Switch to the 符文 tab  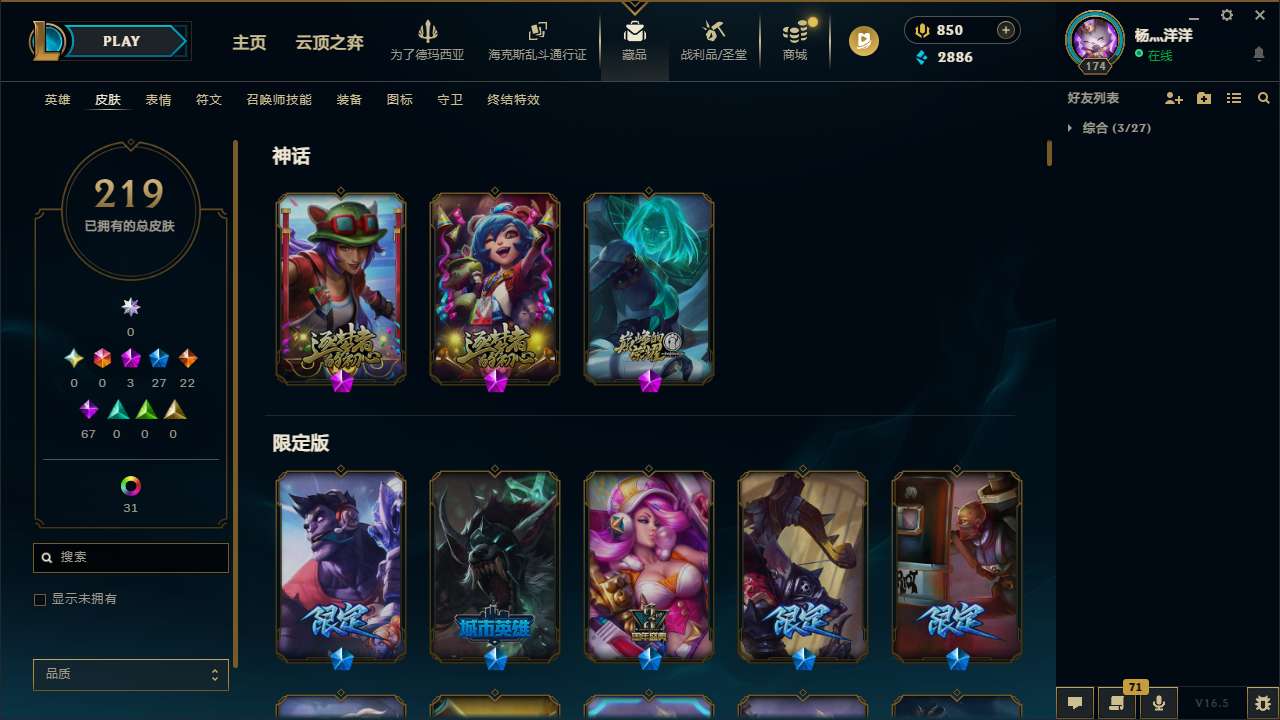pyautogui.click(x=209, y=100)
